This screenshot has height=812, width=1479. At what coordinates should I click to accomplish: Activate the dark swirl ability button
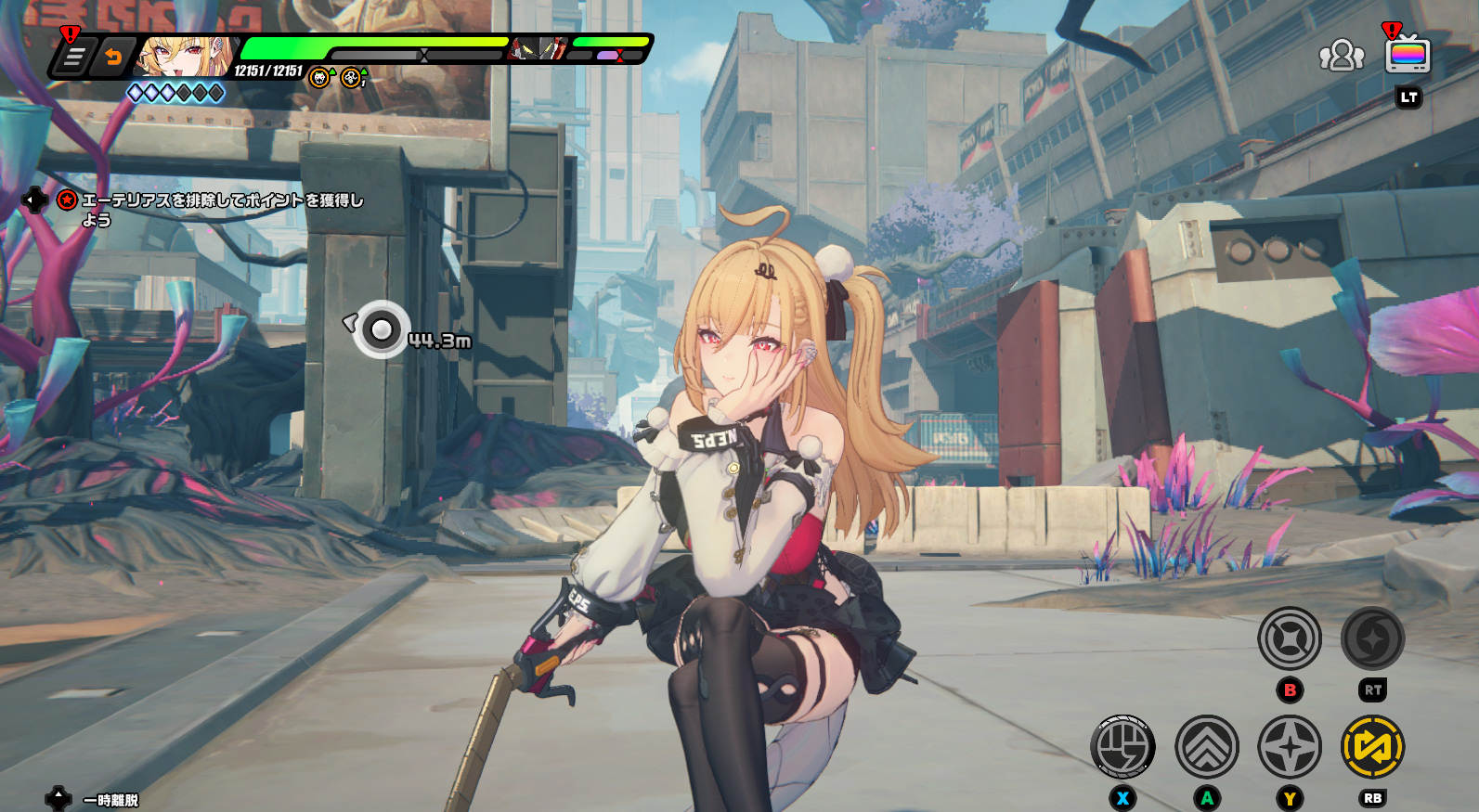click(x=1372, y=638)
